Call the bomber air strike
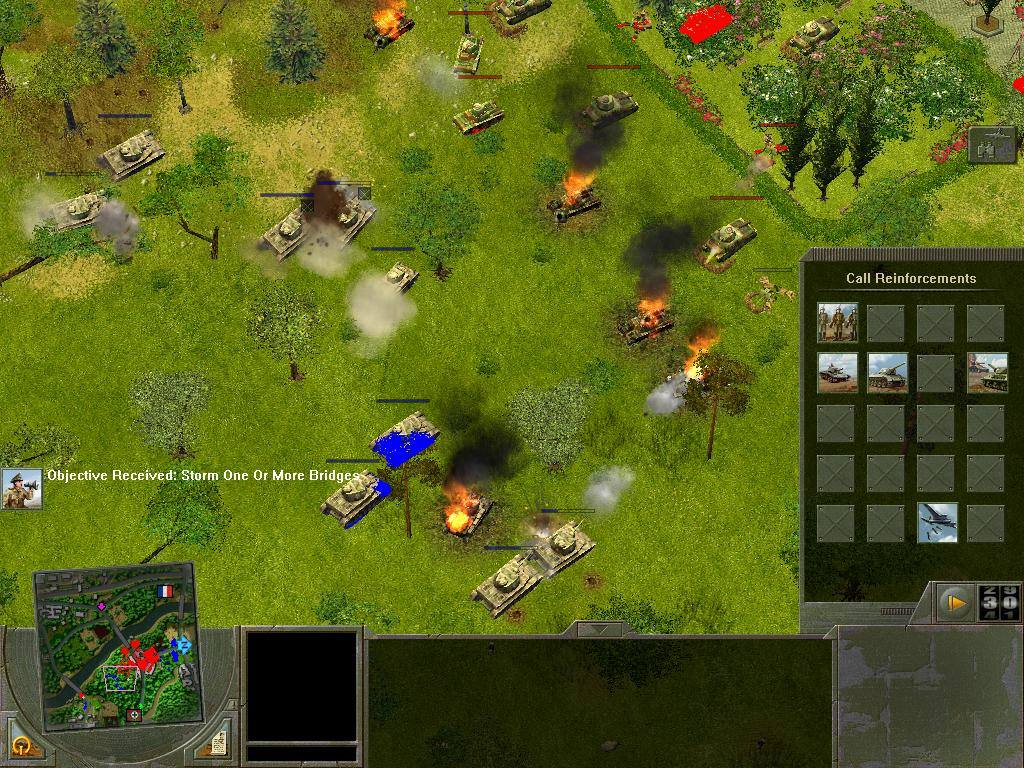Image resolution: width=1024 pixels, height=768 pixels. (937, 522)
